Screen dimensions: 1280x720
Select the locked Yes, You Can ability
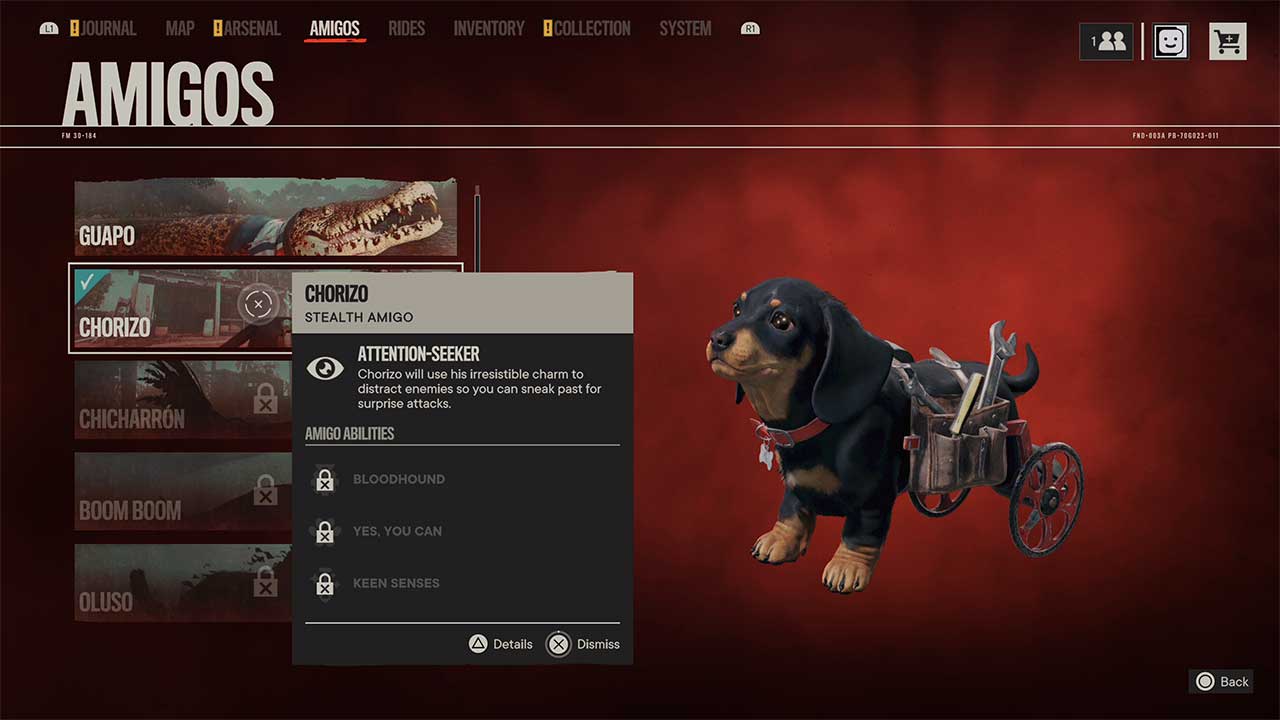pos(397,531)
